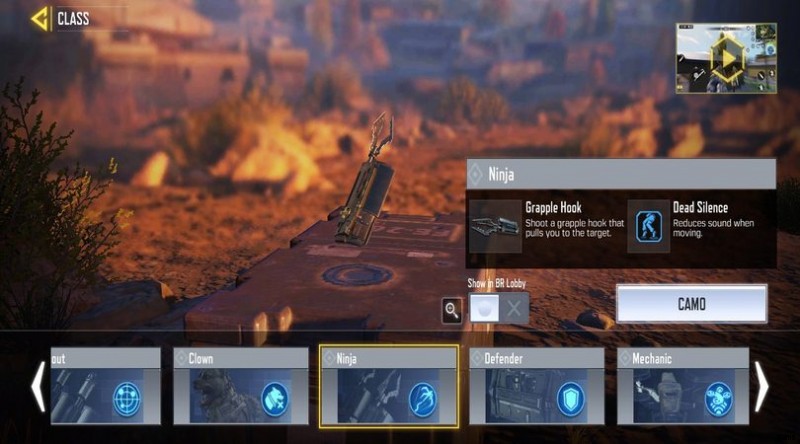Play the class preview video thumbnail
Viewport: 800px width, 444px height.
(x=726, y=58)
